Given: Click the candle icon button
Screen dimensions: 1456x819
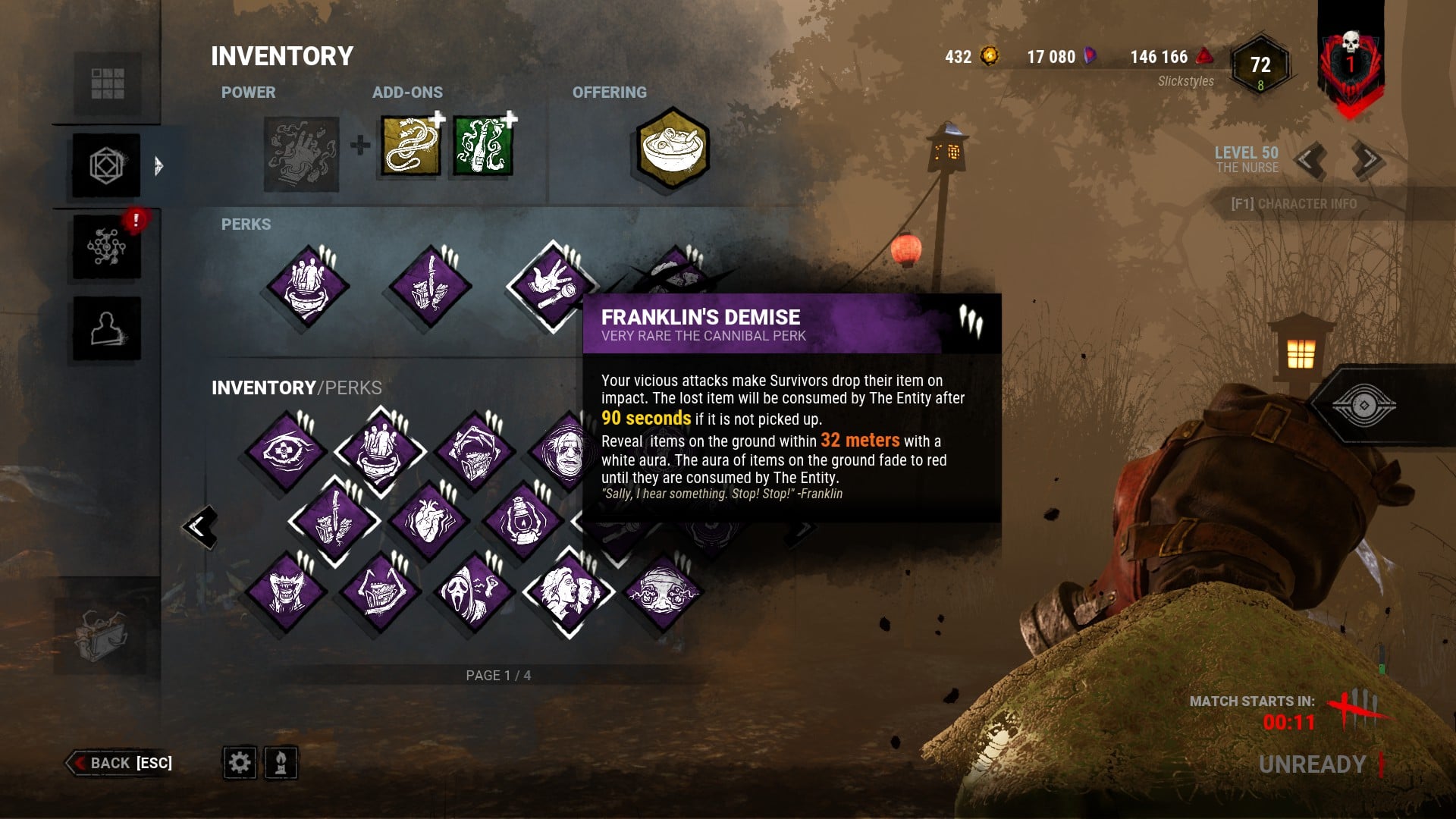Looking at the screenshot, I should pyautogui.click(x=281, y=762).
